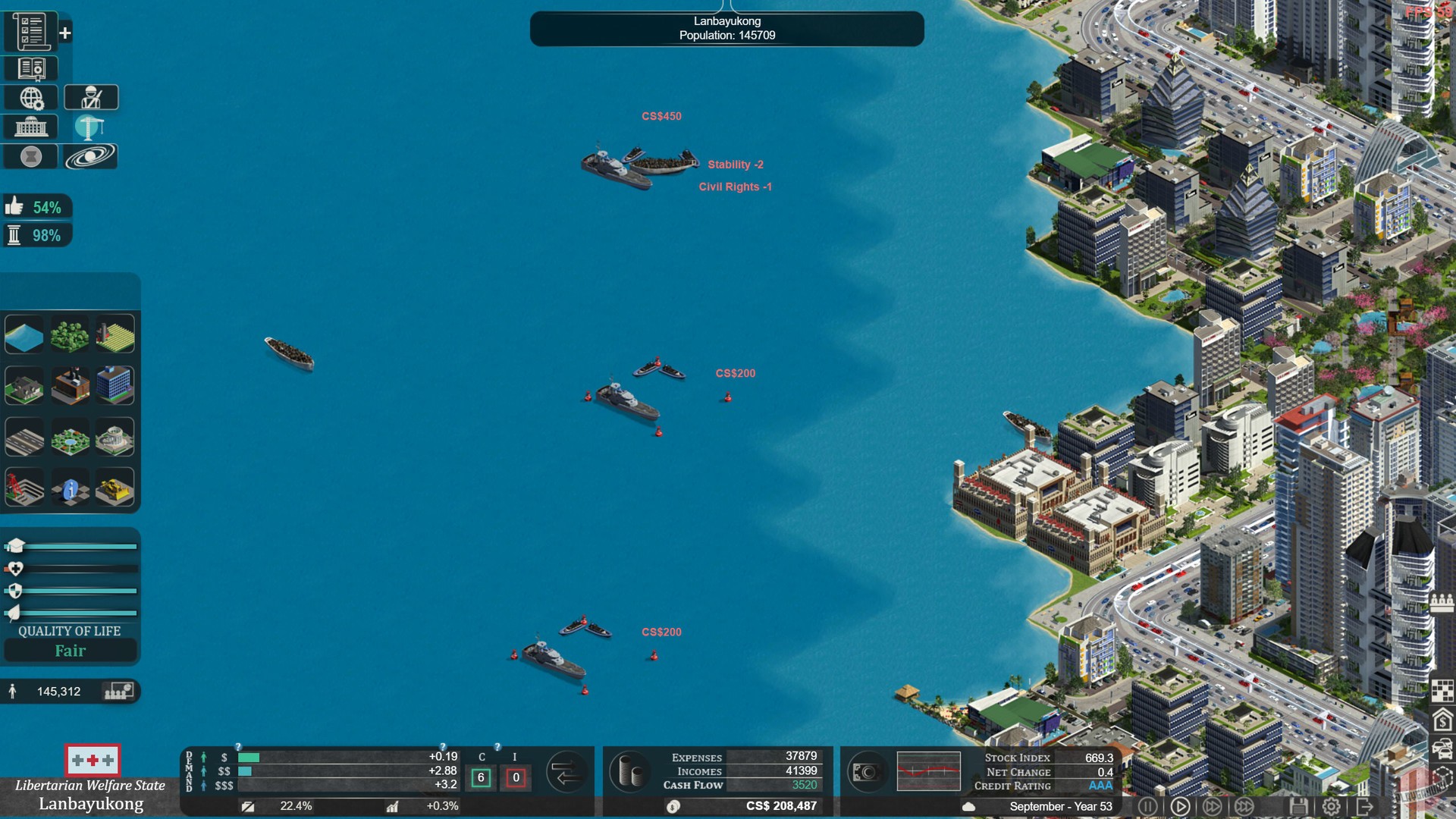Select the bulldozer demolish tool
Viewport: 1456px width, 819px height.
[114, 488]
